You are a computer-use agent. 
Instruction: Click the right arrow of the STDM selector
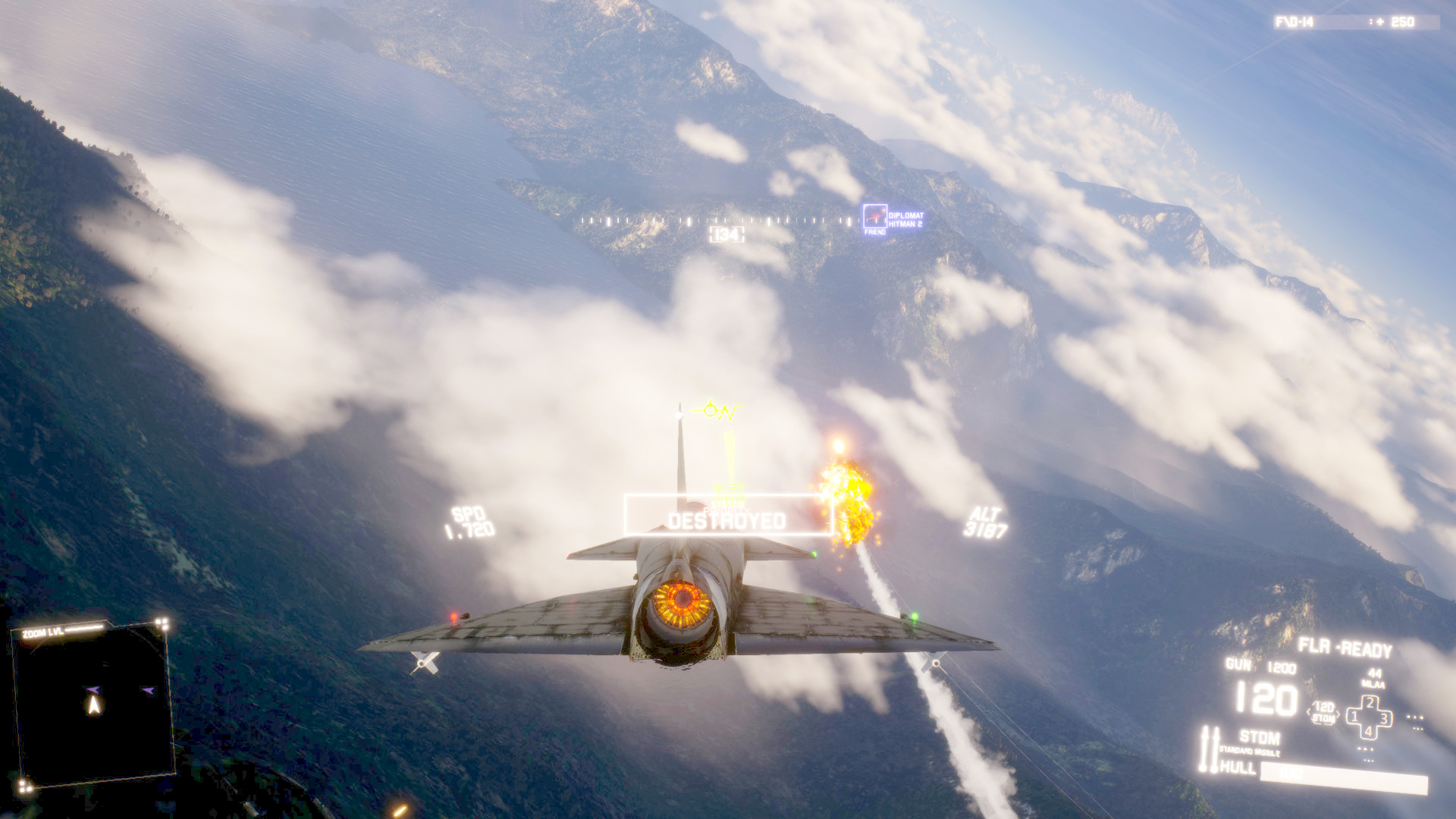pos(1338,714)
